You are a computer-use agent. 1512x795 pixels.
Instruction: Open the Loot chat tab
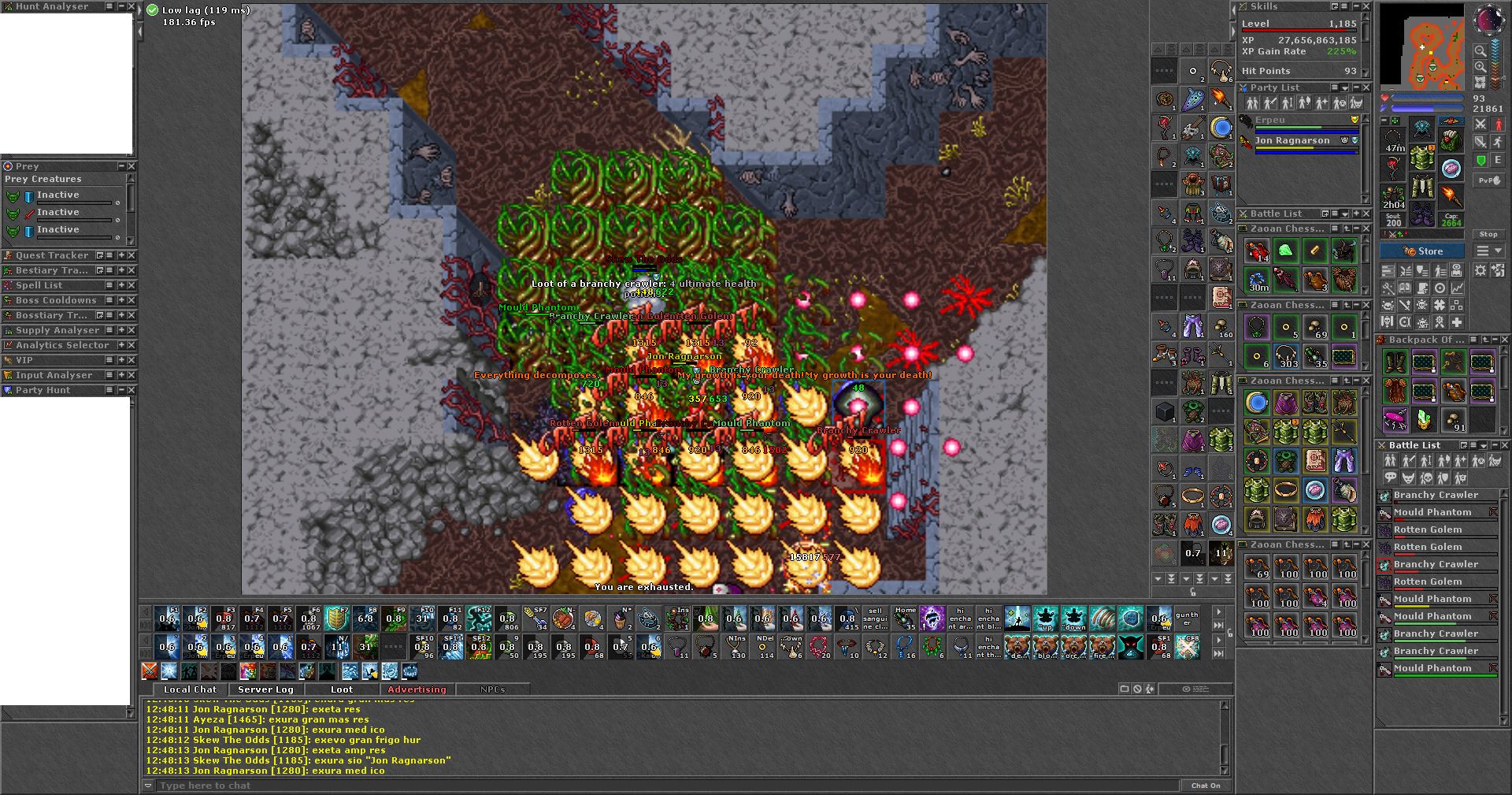tap(341, 689)
